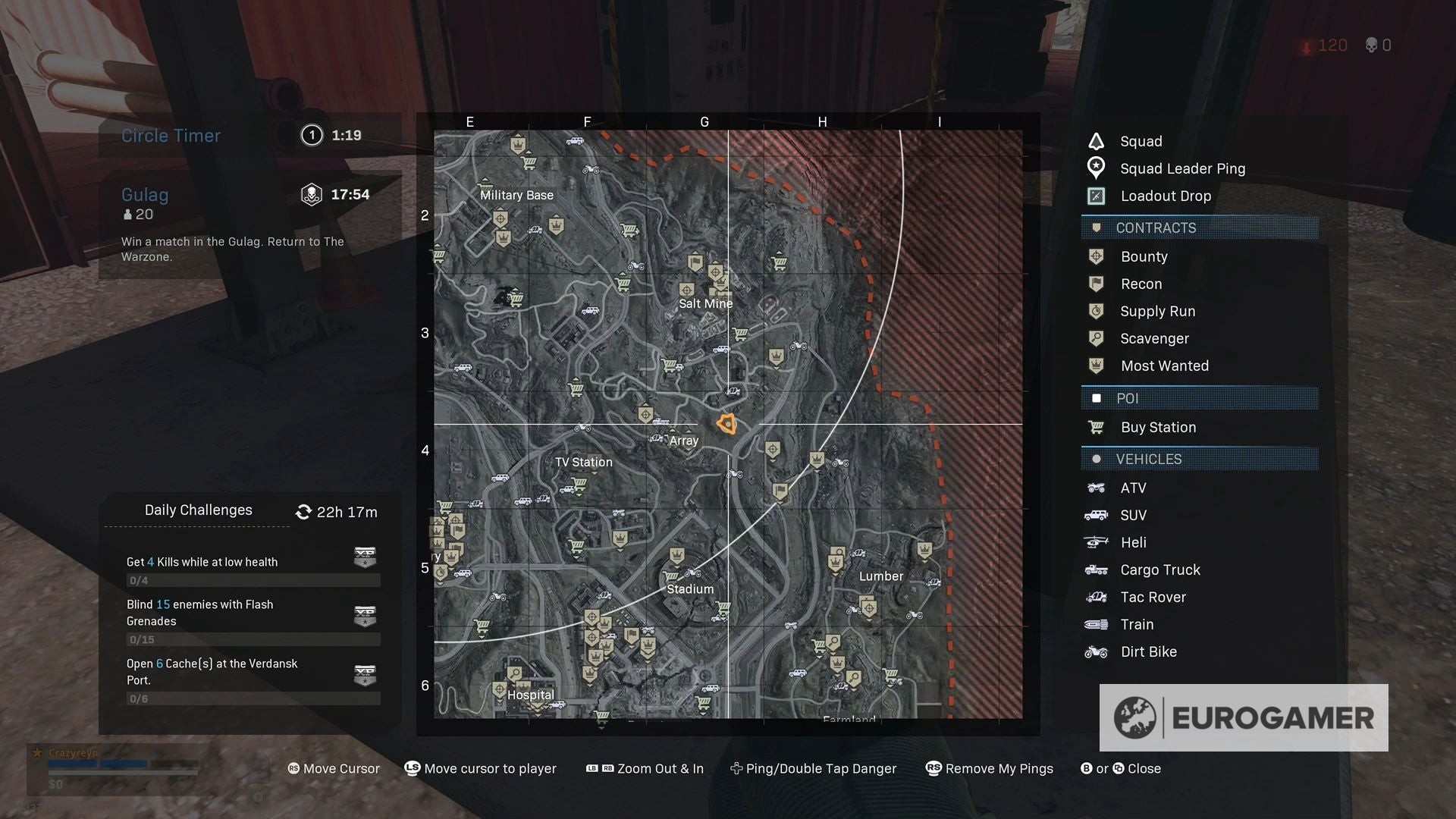Click the Lumber location on the map
1456x819 pixels.
pos(880,576)
